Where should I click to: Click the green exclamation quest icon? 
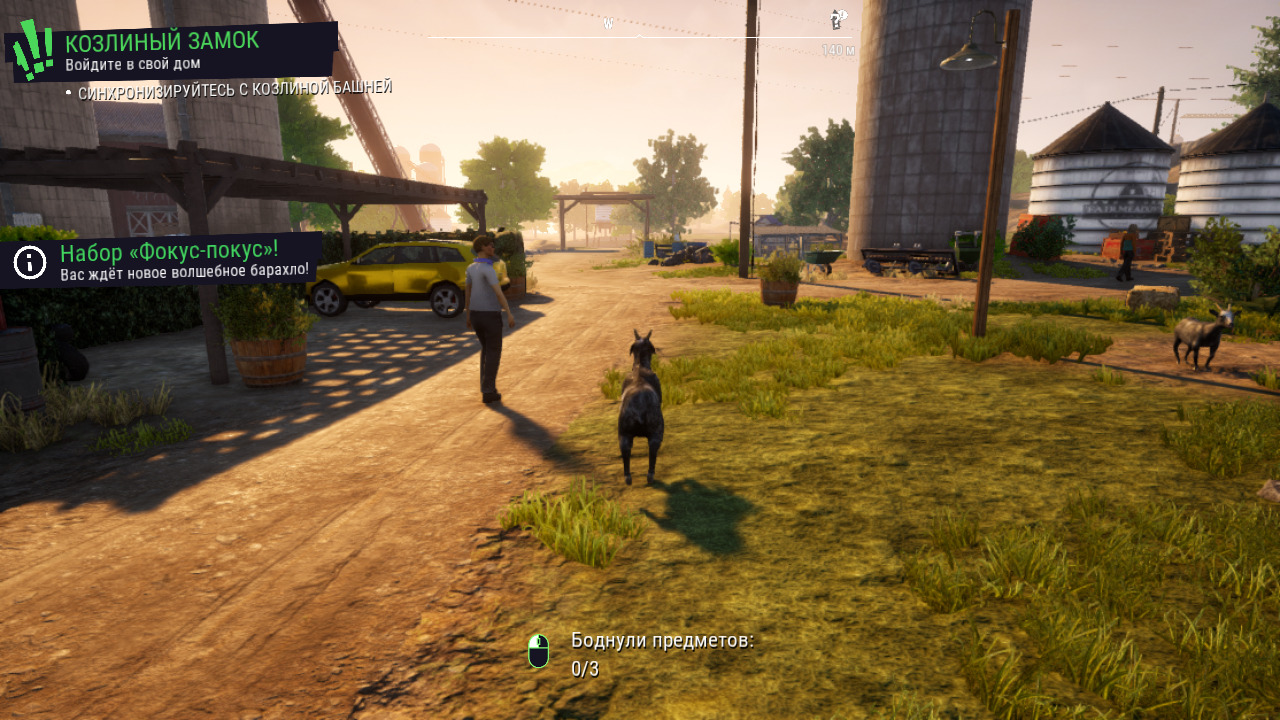pos(33,50)
